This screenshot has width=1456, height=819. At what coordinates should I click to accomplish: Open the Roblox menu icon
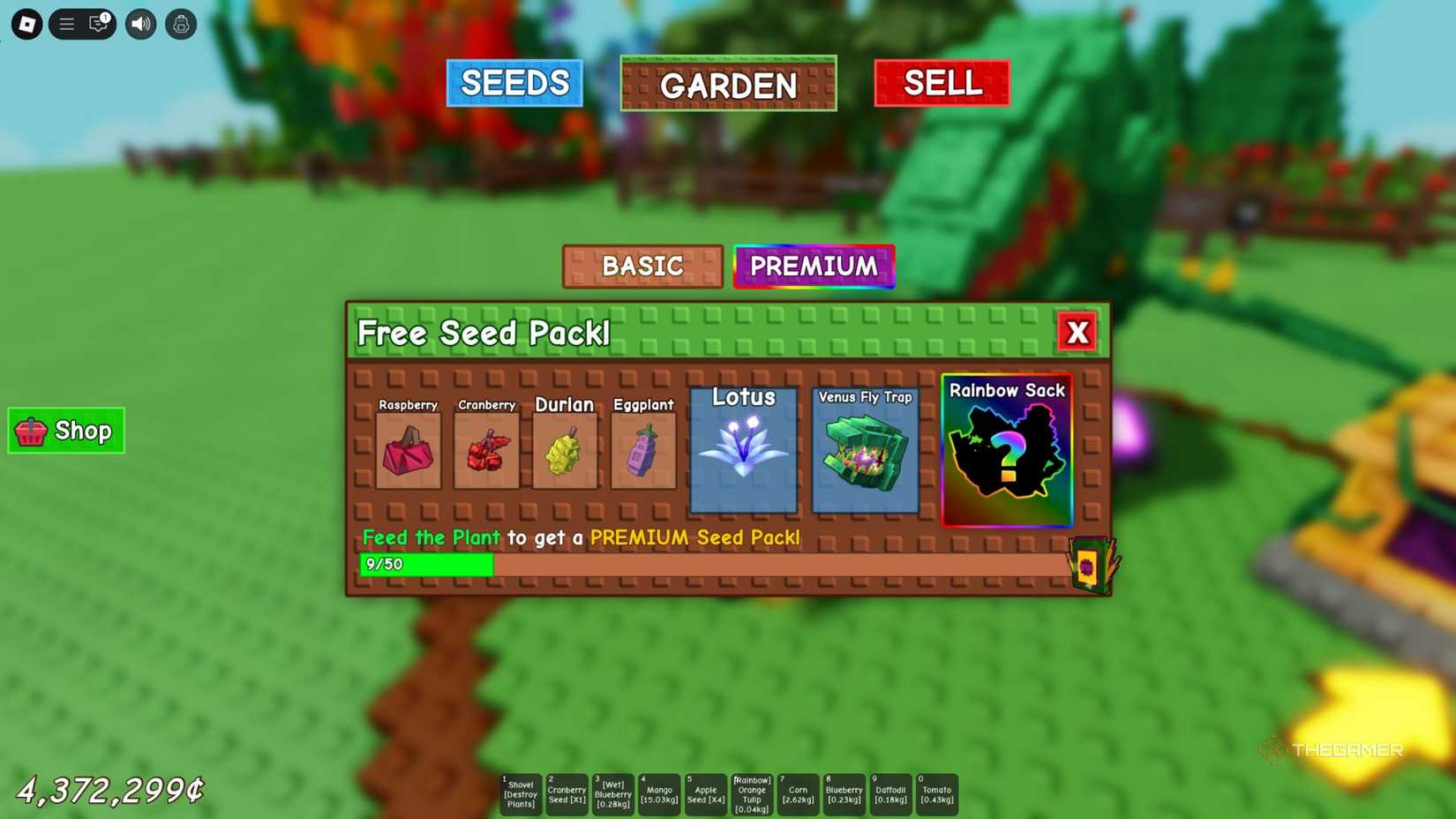click(x=25, y=24)
